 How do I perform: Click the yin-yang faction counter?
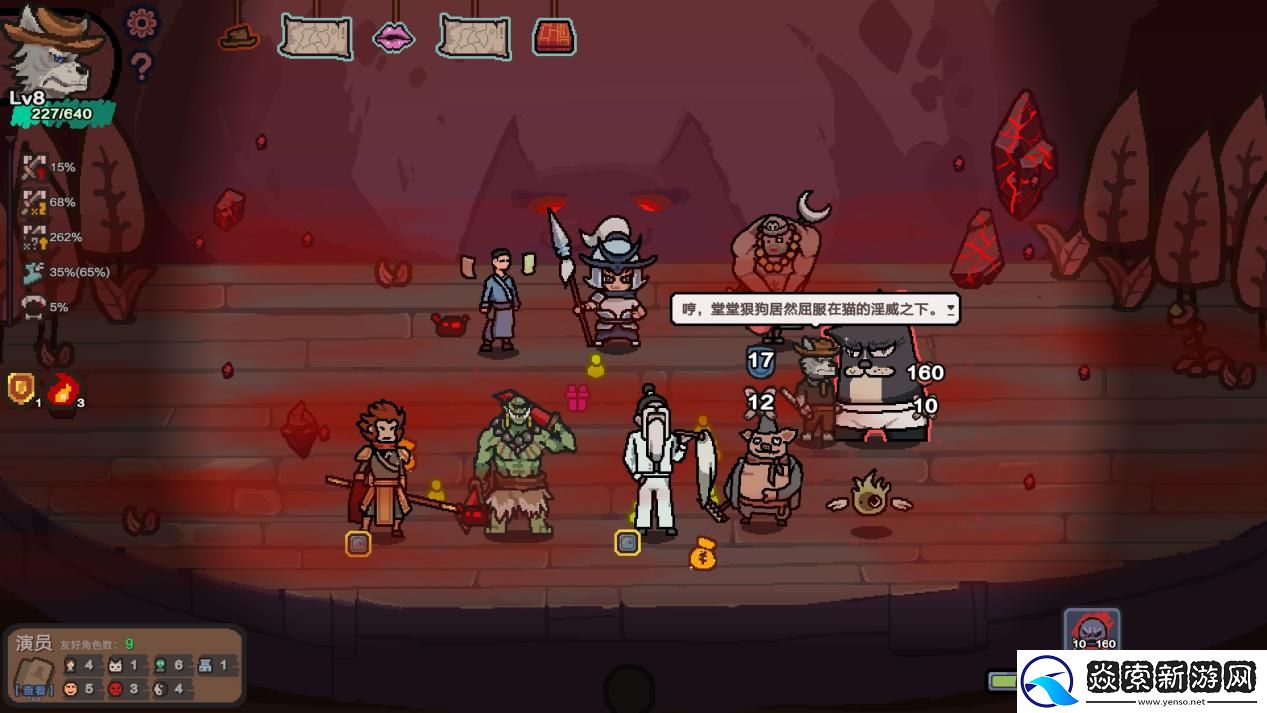point(162,689)
